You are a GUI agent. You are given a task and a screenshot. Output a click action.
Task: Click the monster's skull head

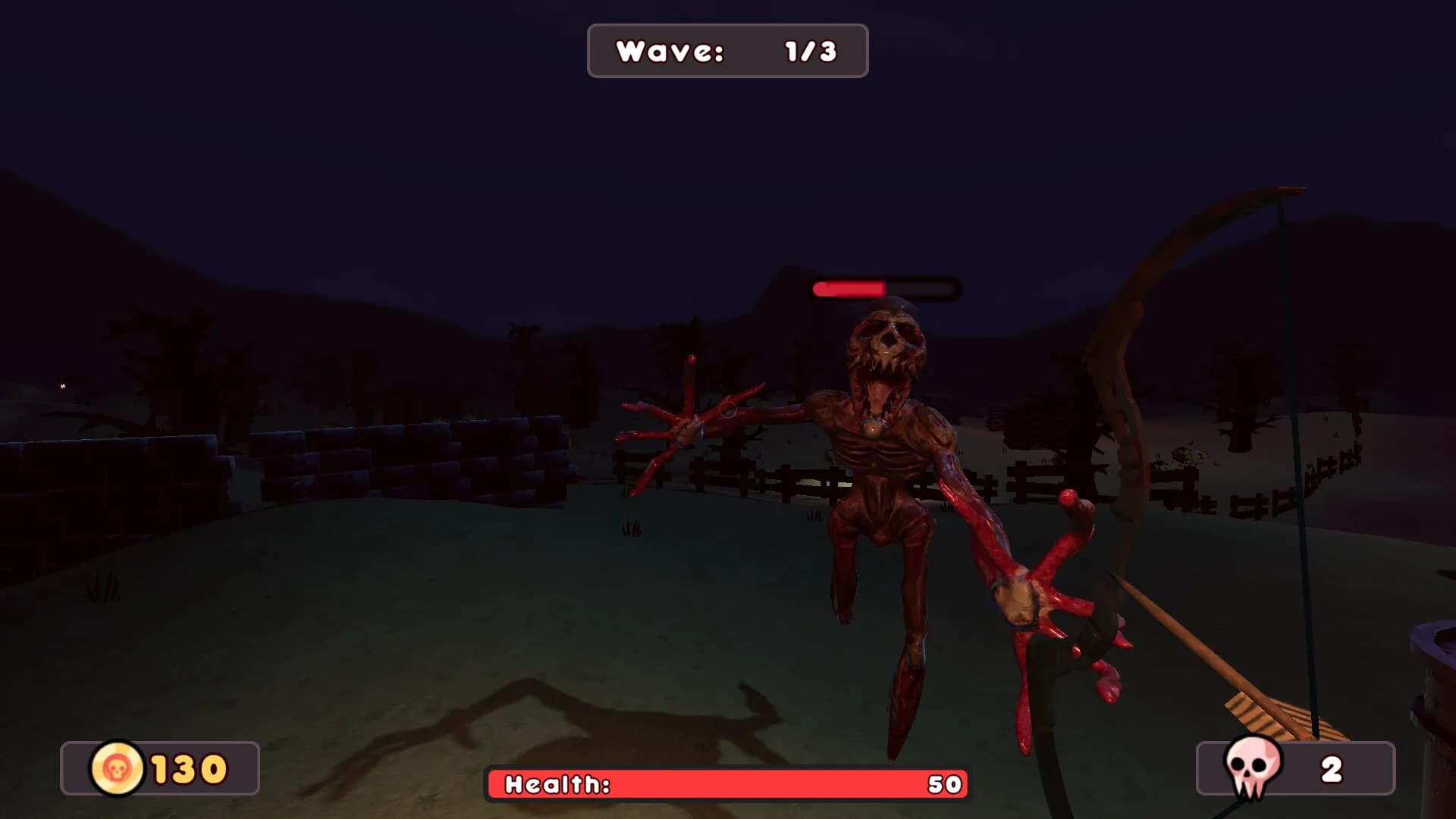pyautogui.click(x=887, y=341)
